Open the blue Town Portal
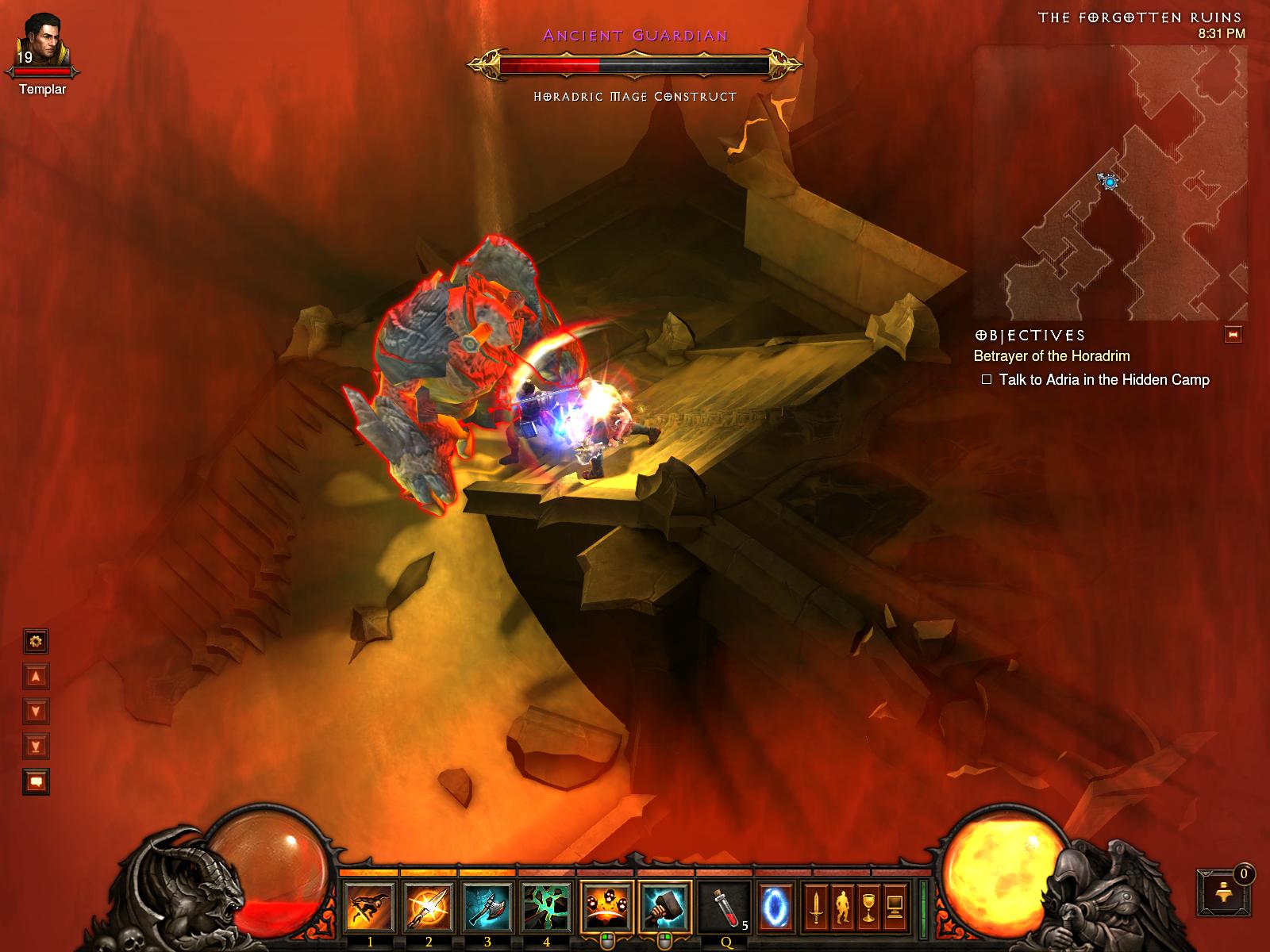 pos(774,906)
